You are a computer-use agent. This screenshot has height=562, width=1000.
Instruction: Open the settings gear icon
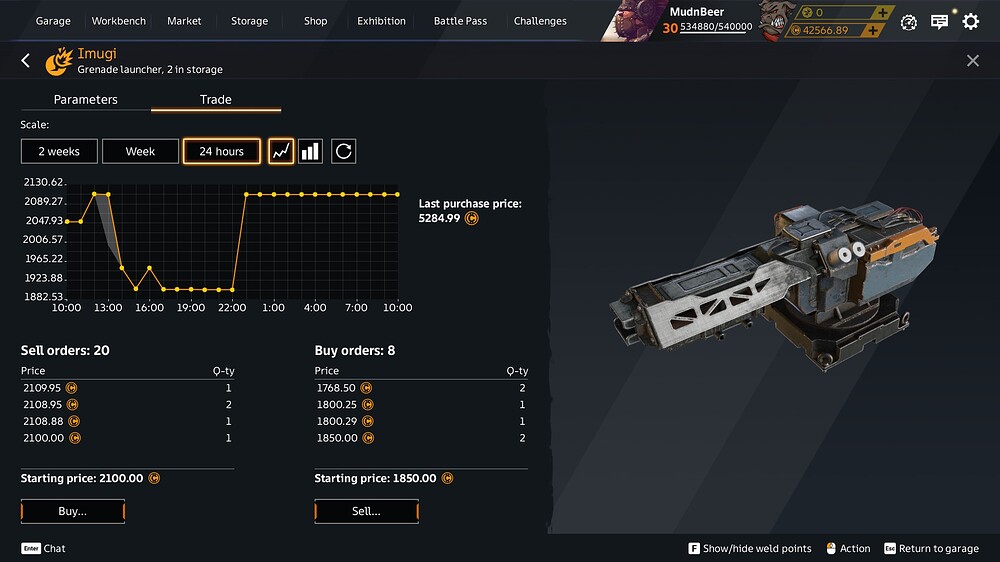click(970, 21)
